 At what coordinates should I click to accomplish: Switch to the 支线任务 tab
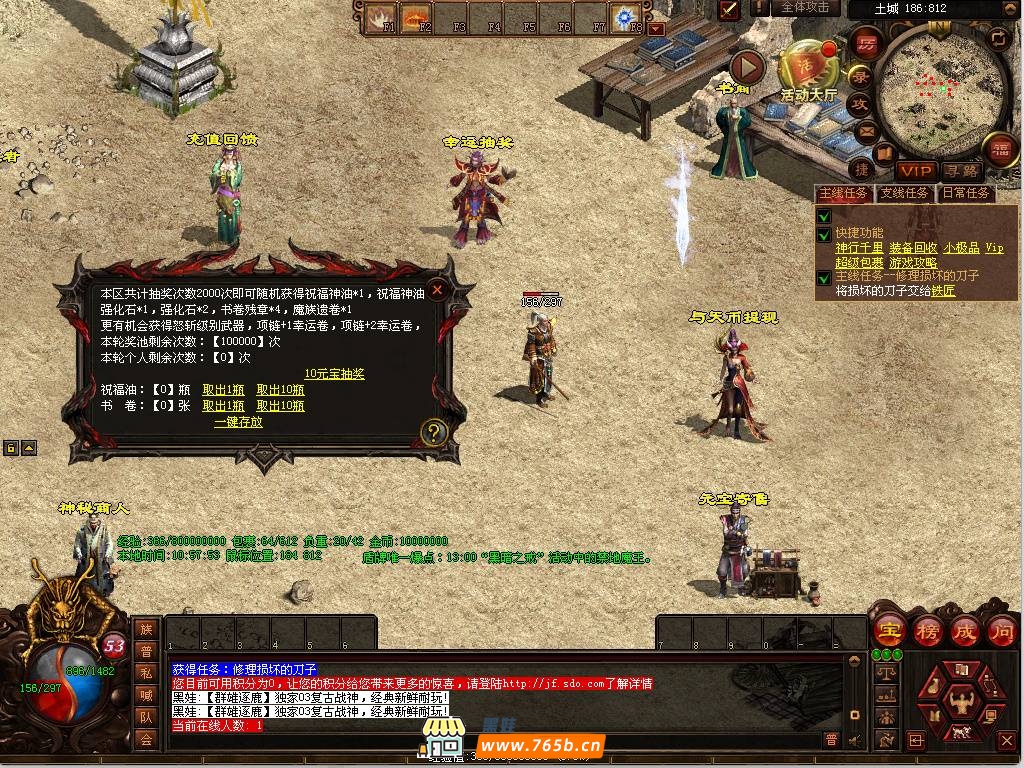coord(904,193)
